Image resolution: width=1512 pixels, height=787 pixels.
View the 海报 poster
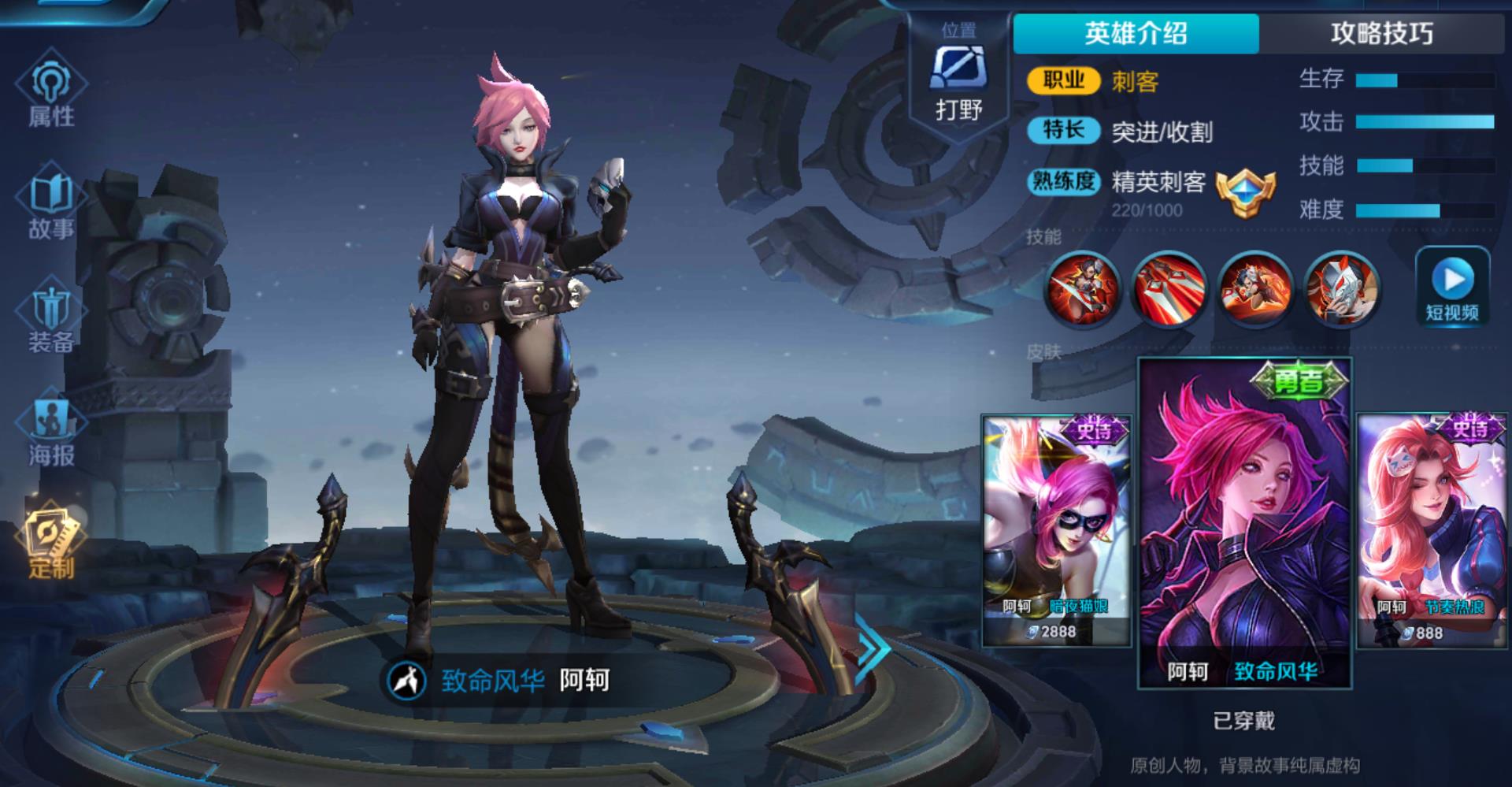point(51,432)
